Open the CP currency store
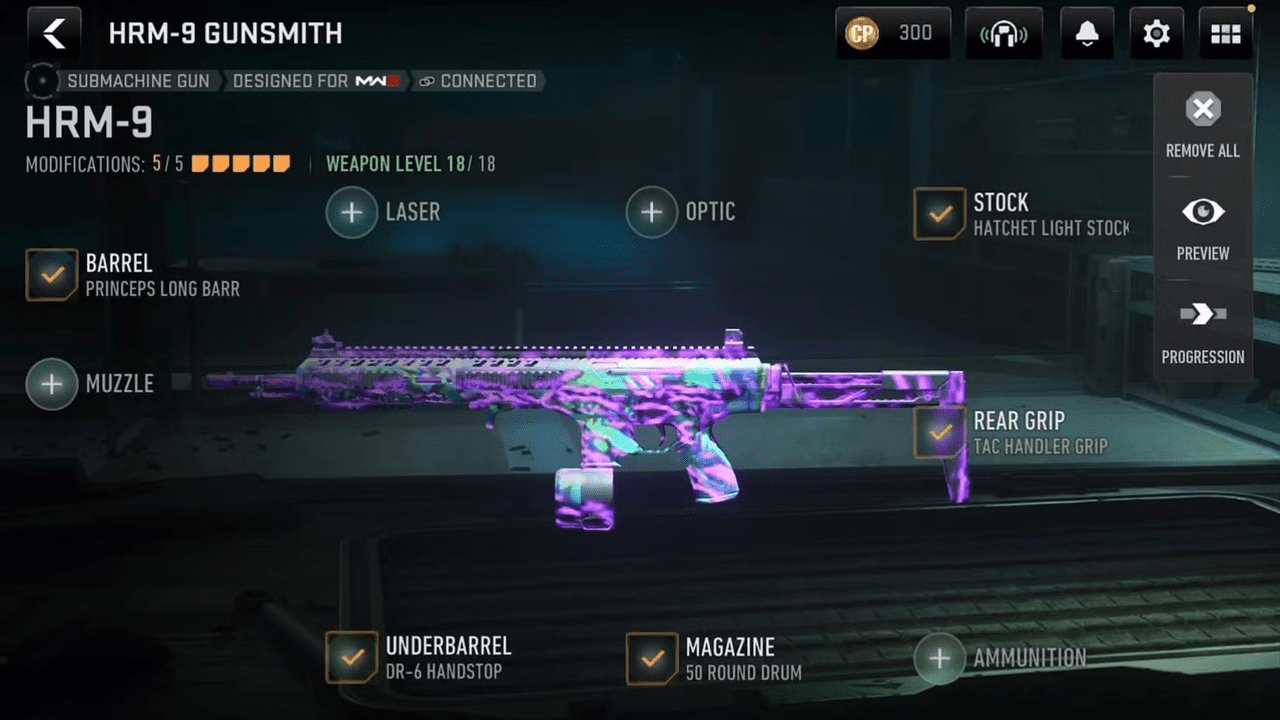 892,34
